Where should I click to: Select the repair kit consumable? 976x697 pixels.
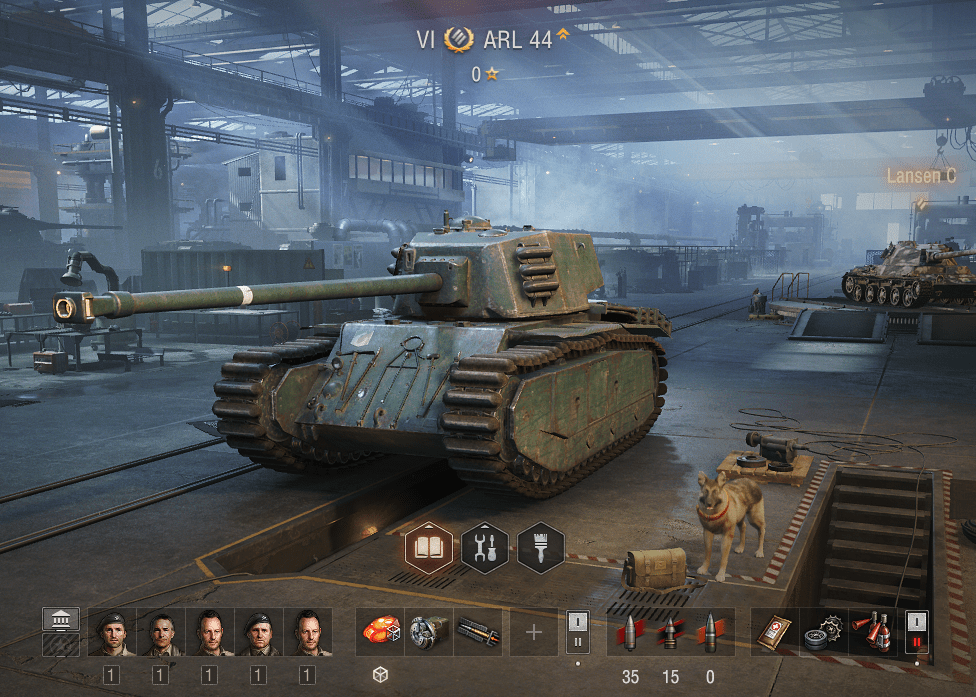click(823, 632)
